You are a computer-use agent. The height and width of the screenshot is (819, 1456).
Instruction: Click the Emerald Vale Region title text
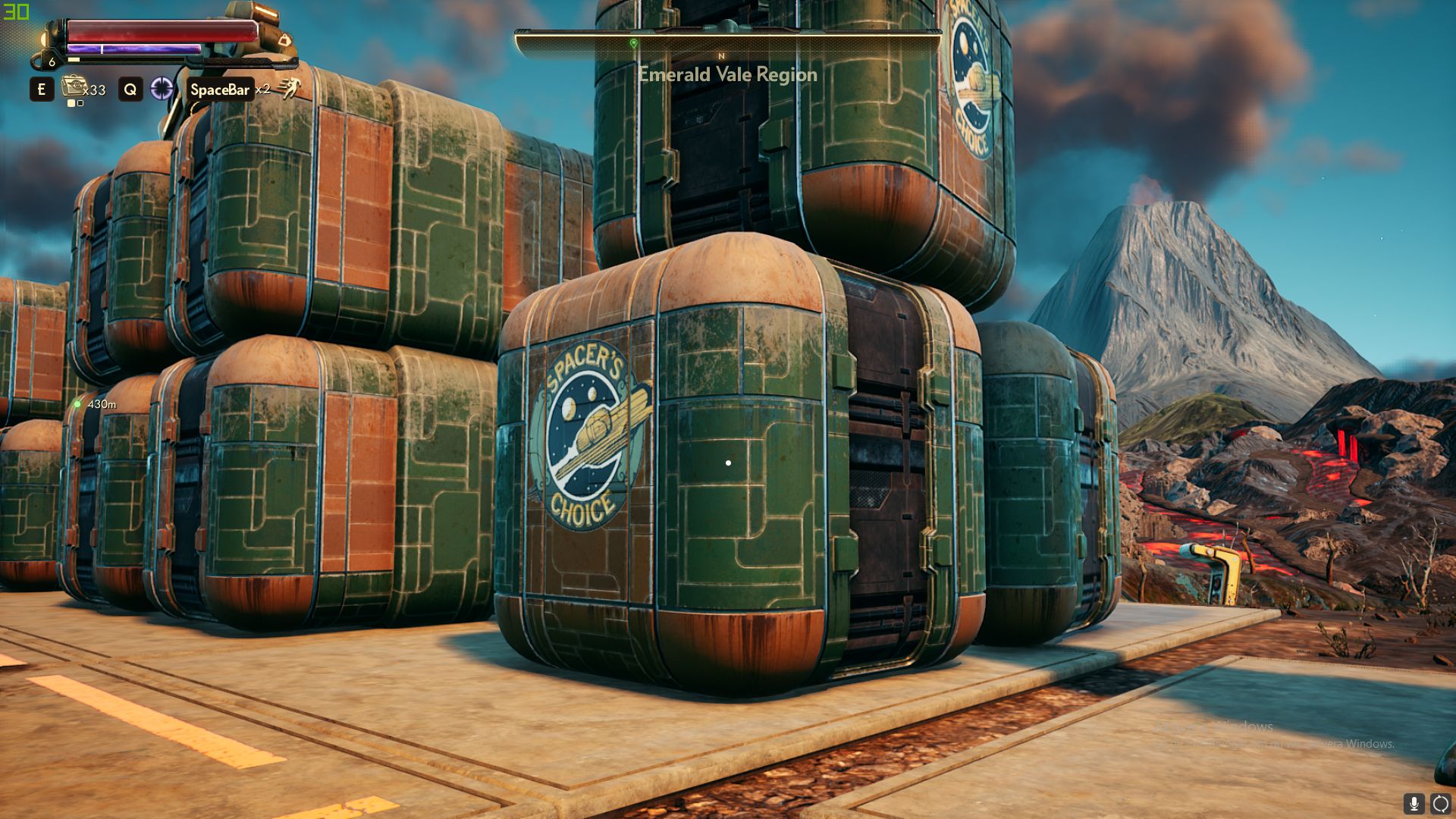(x=727, y=74)
